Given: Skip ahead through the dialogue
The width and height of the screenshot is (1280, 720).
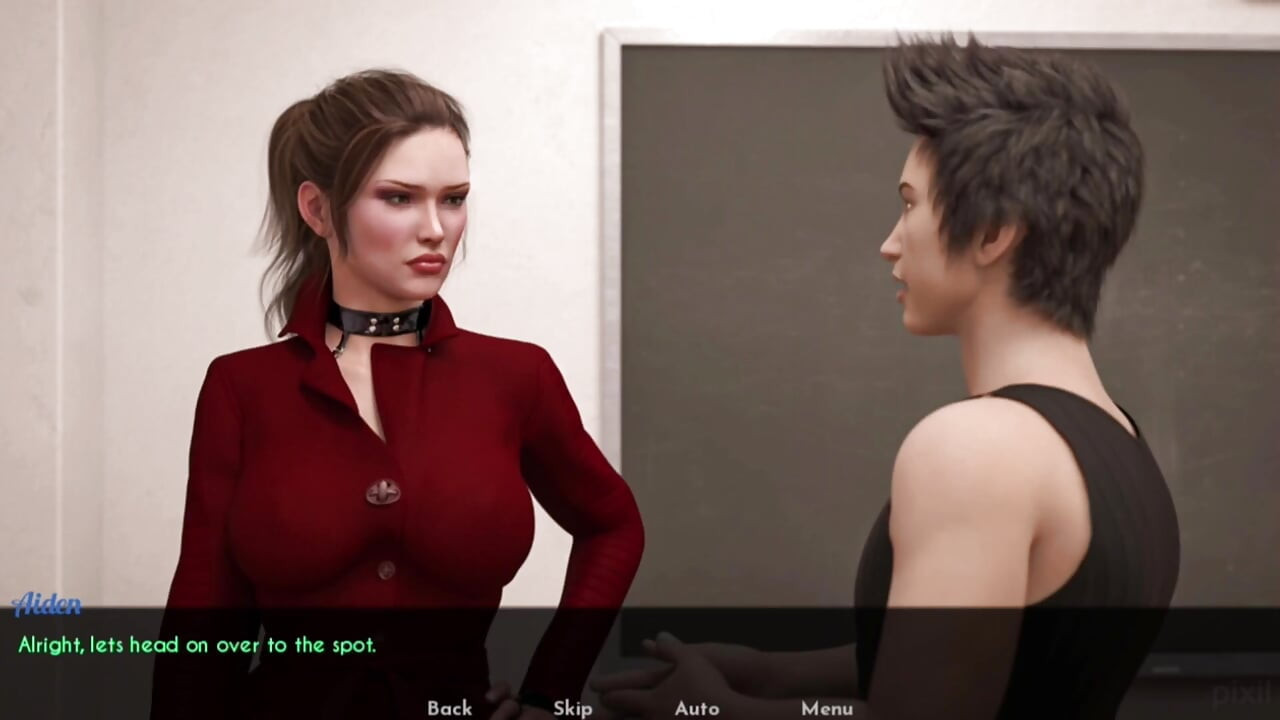Looking at the screenshot, I should 573,708.
